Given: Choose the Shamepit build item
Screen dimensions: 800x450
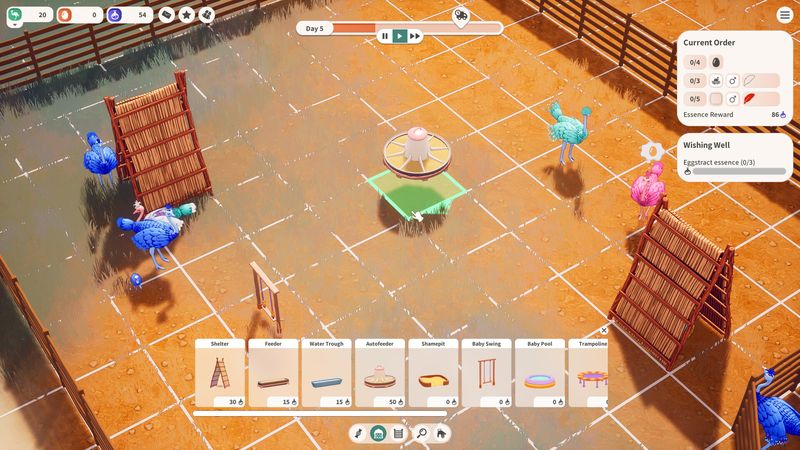Looking at the screenshot, I should coord(433,373).
